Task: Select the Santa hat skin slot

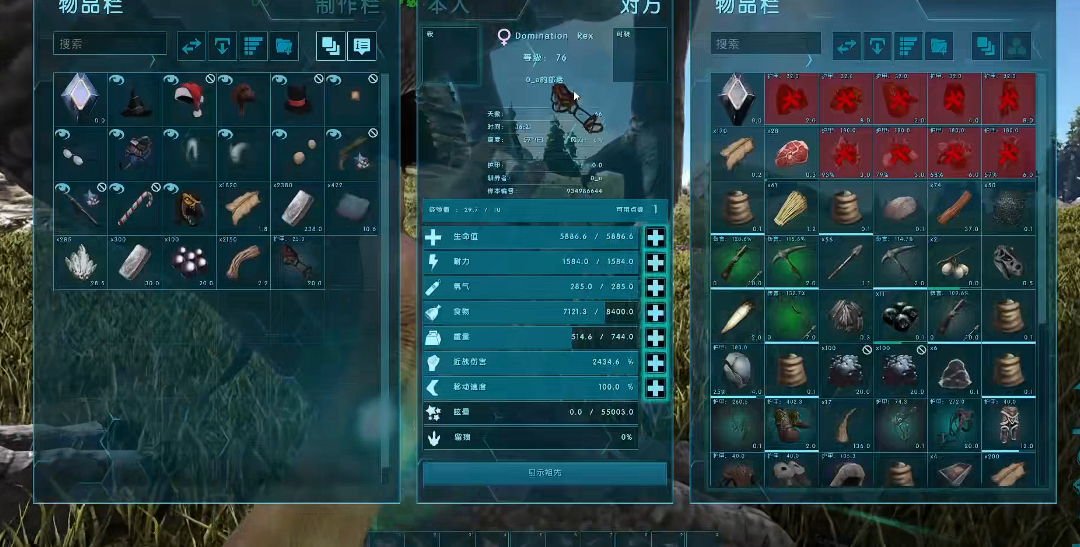Action: [x=189, y=99]
